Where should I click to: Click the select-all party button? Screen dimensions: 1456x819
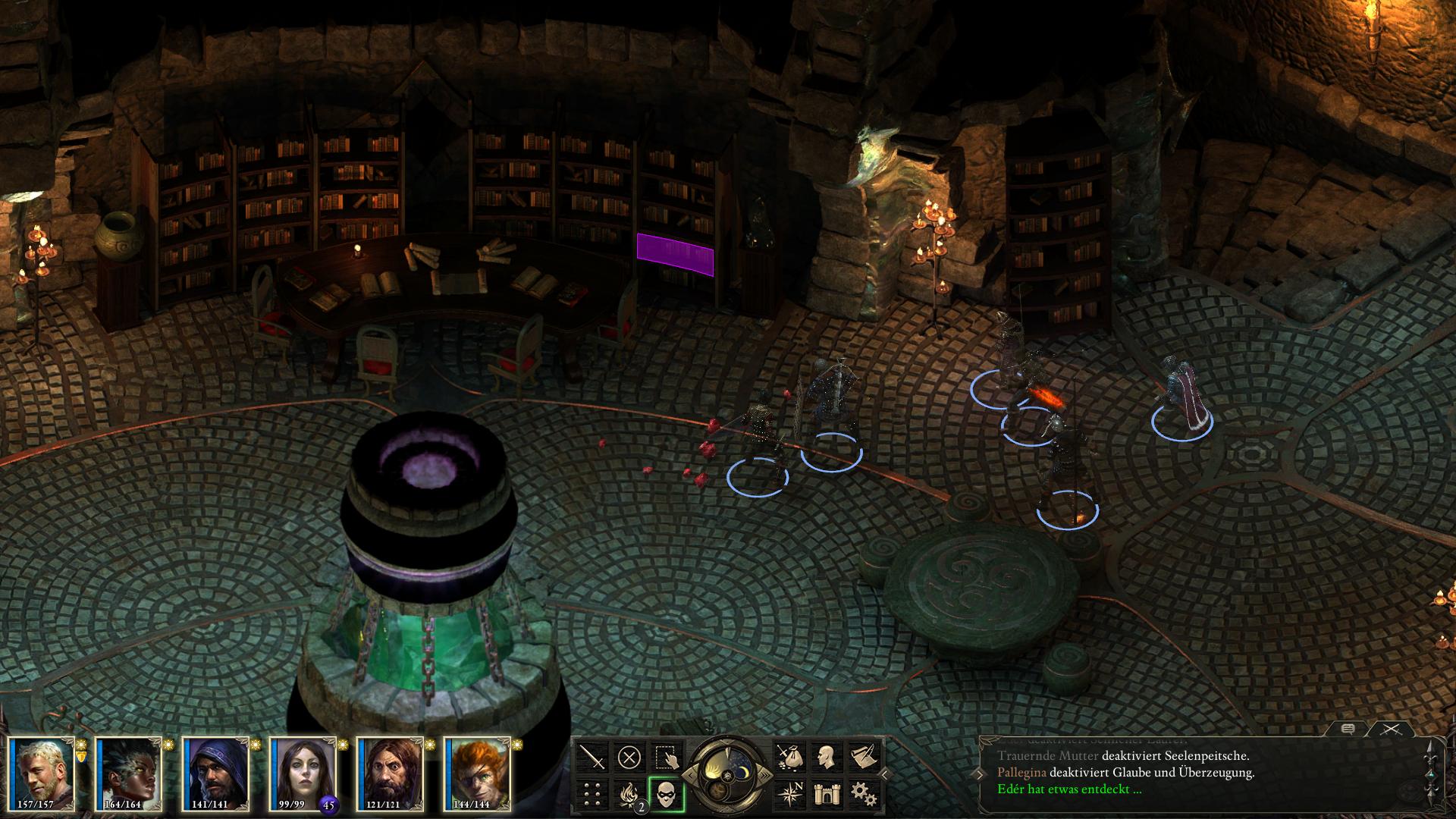(x=667, y=757)
